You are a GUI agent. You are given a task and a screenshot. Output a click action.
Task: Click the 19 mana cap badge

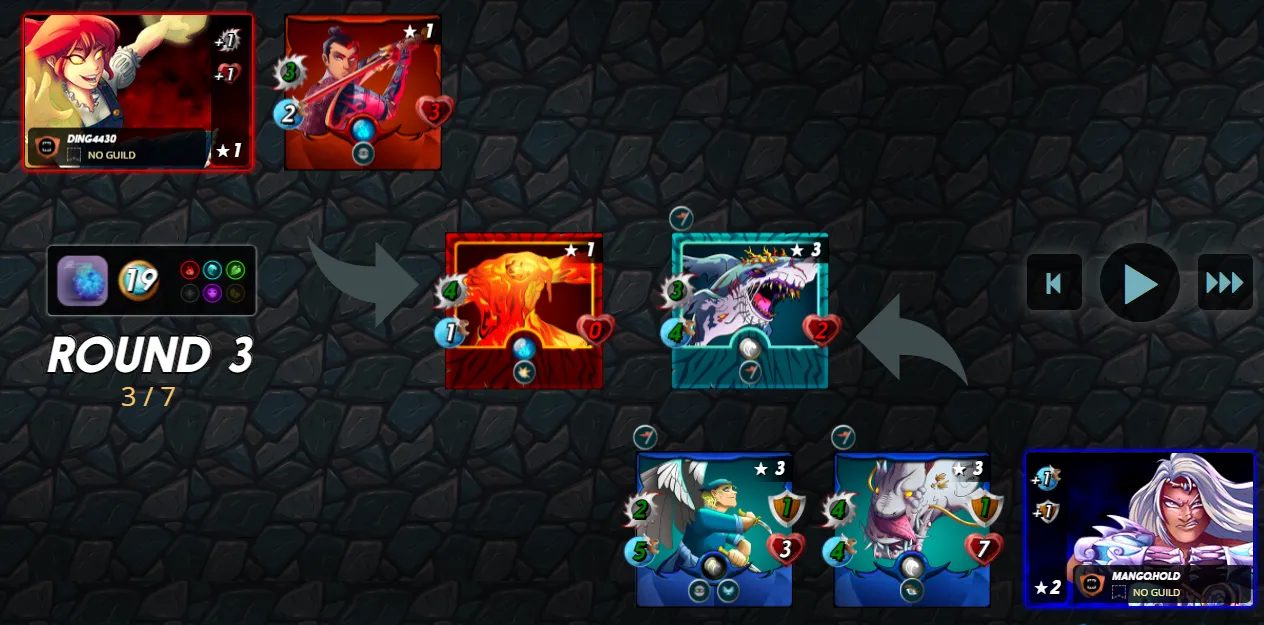(139, 281)
